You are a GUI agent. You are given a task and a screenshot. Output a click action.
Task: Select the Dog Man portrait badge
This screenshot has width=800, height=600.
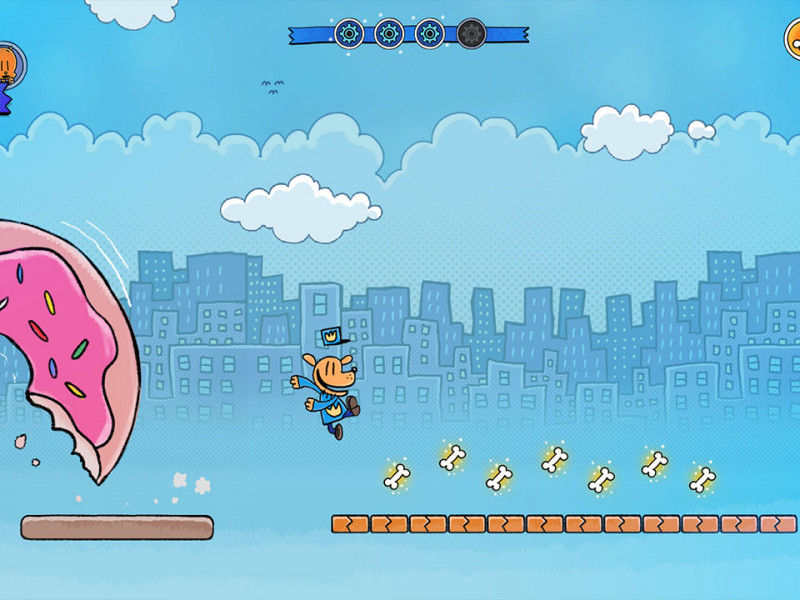9,66
